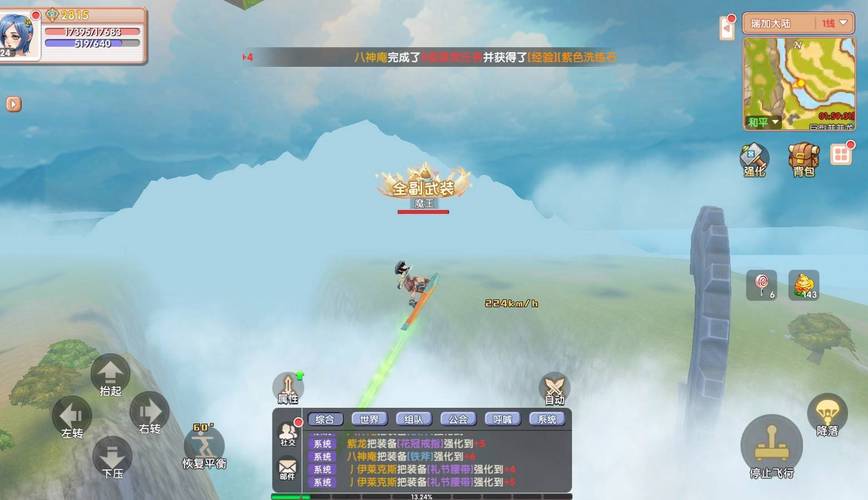Use the lollipop item slot
The width and height of the screenshot is (868, 500).
(x=761, y=285)
